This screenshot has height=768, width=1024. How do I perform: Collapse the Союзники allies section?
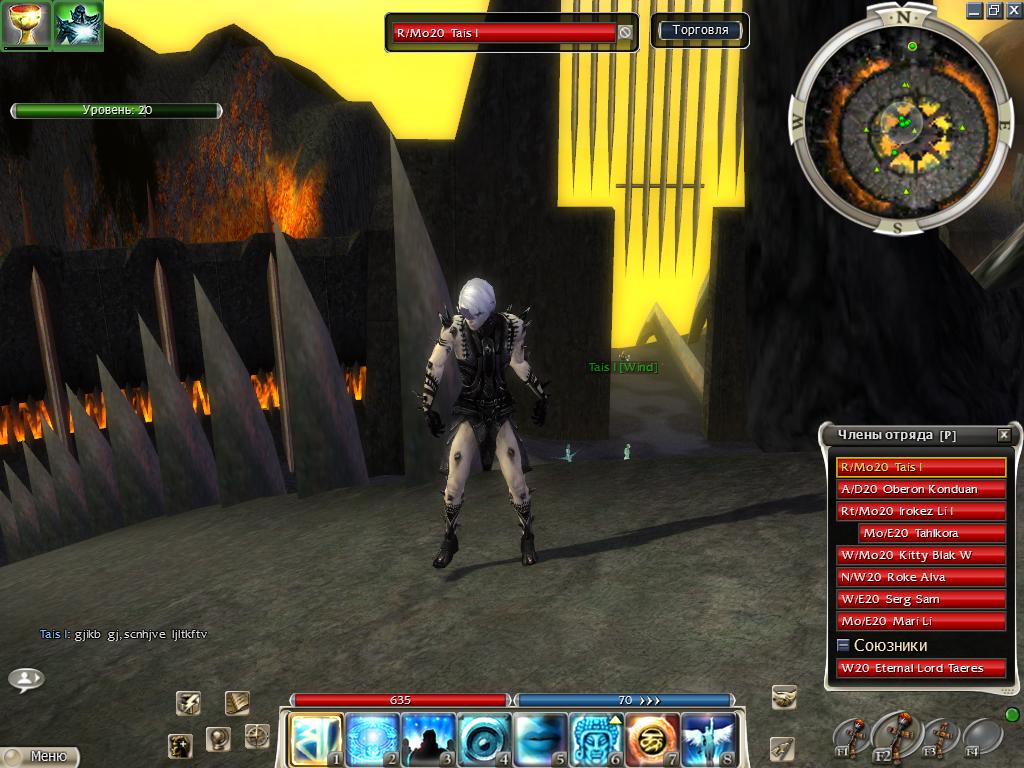[843, 646]
